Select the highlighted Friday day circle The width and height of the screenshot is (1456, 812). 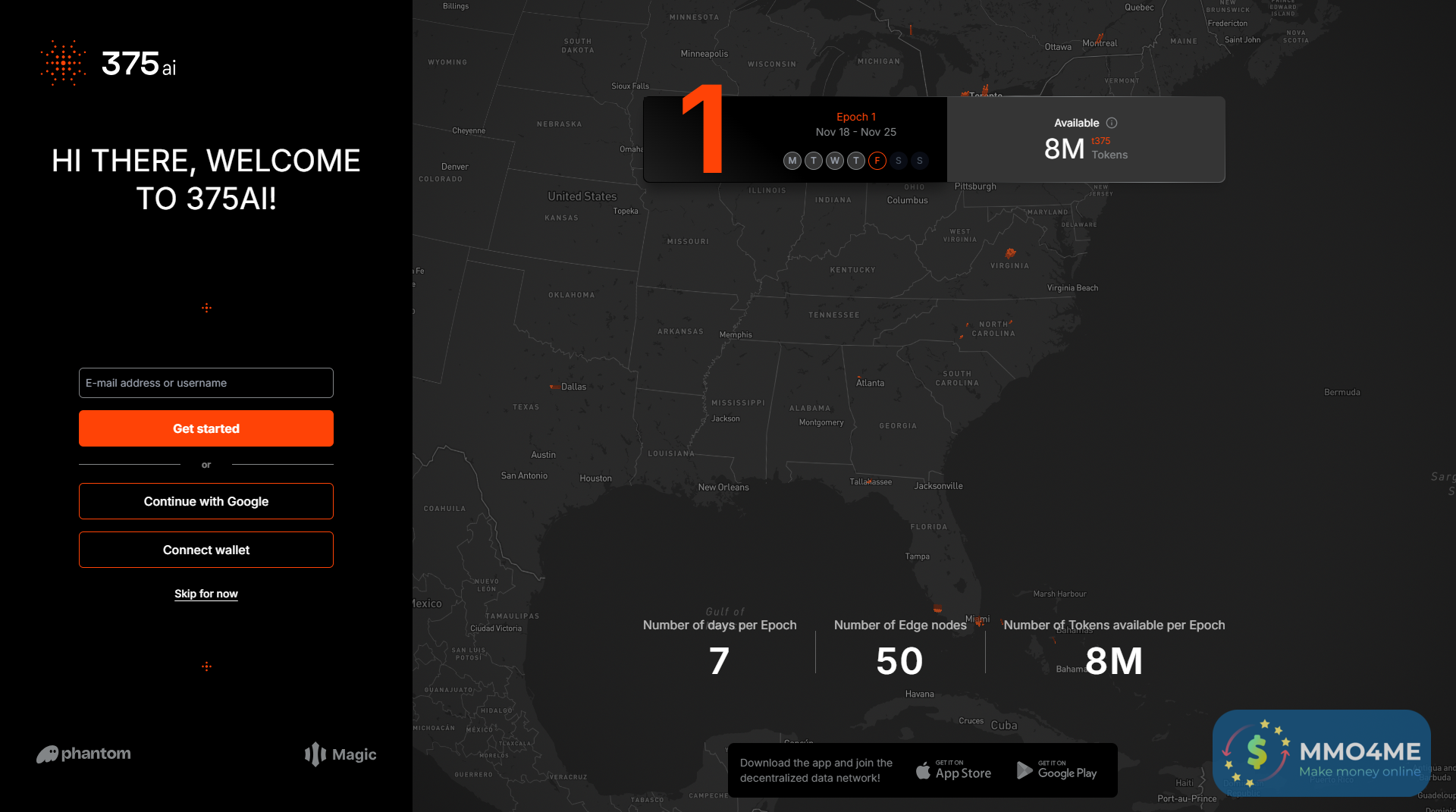point(877,161)
